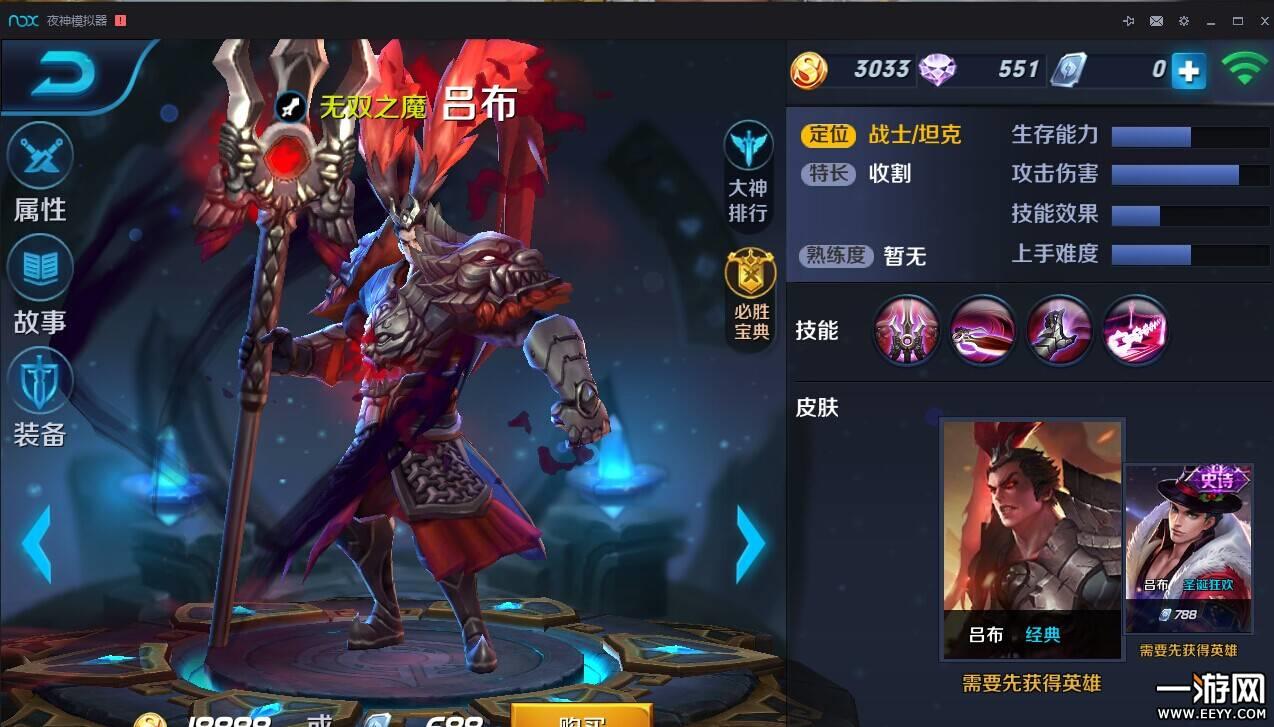Screen dimensions: 1274x727
Task: Open the 装备 equipment tab
Action: pos(40,397)
